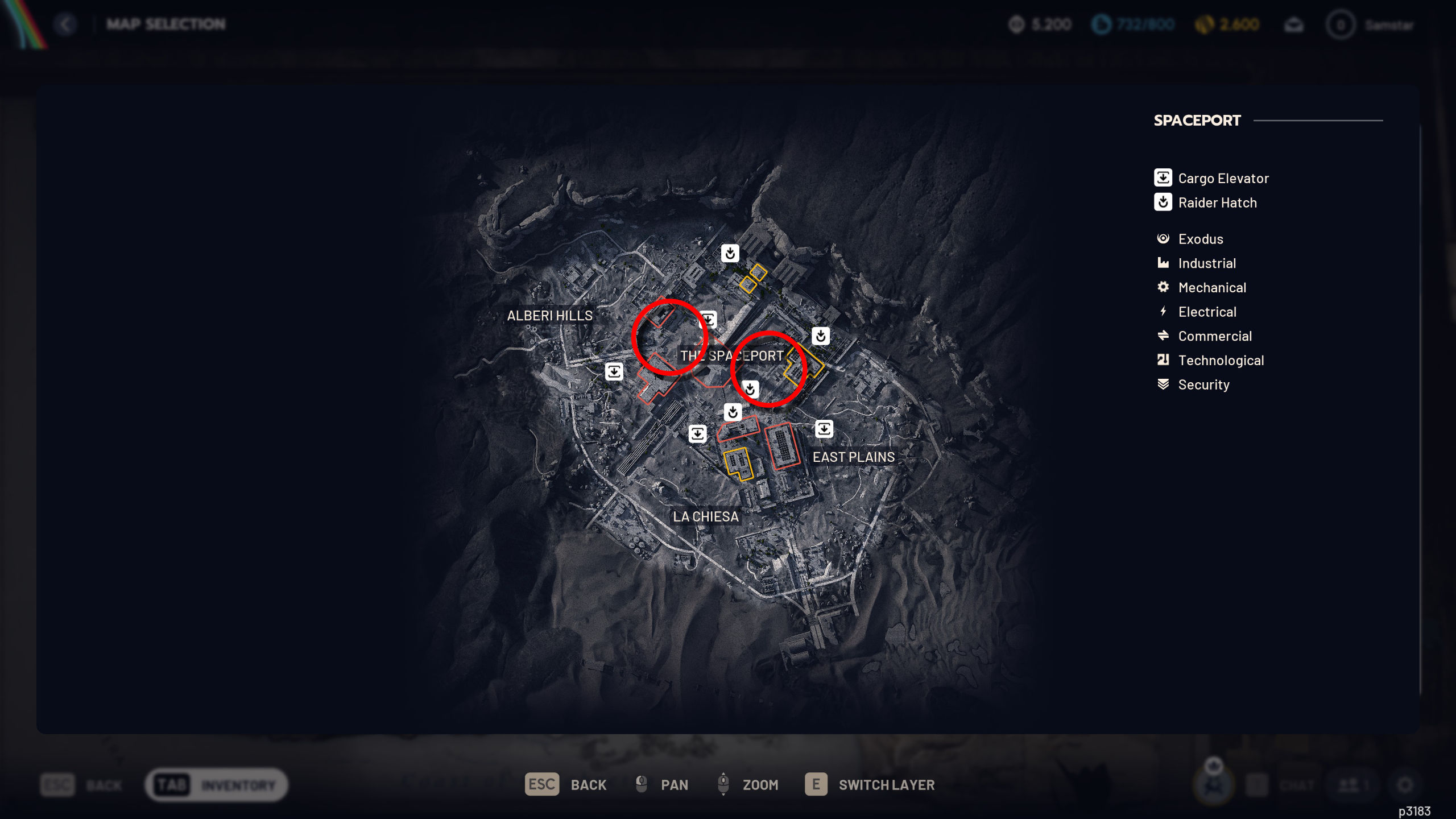Open the mail inbox icon
1456x819 pixels.
[1294, 25]
